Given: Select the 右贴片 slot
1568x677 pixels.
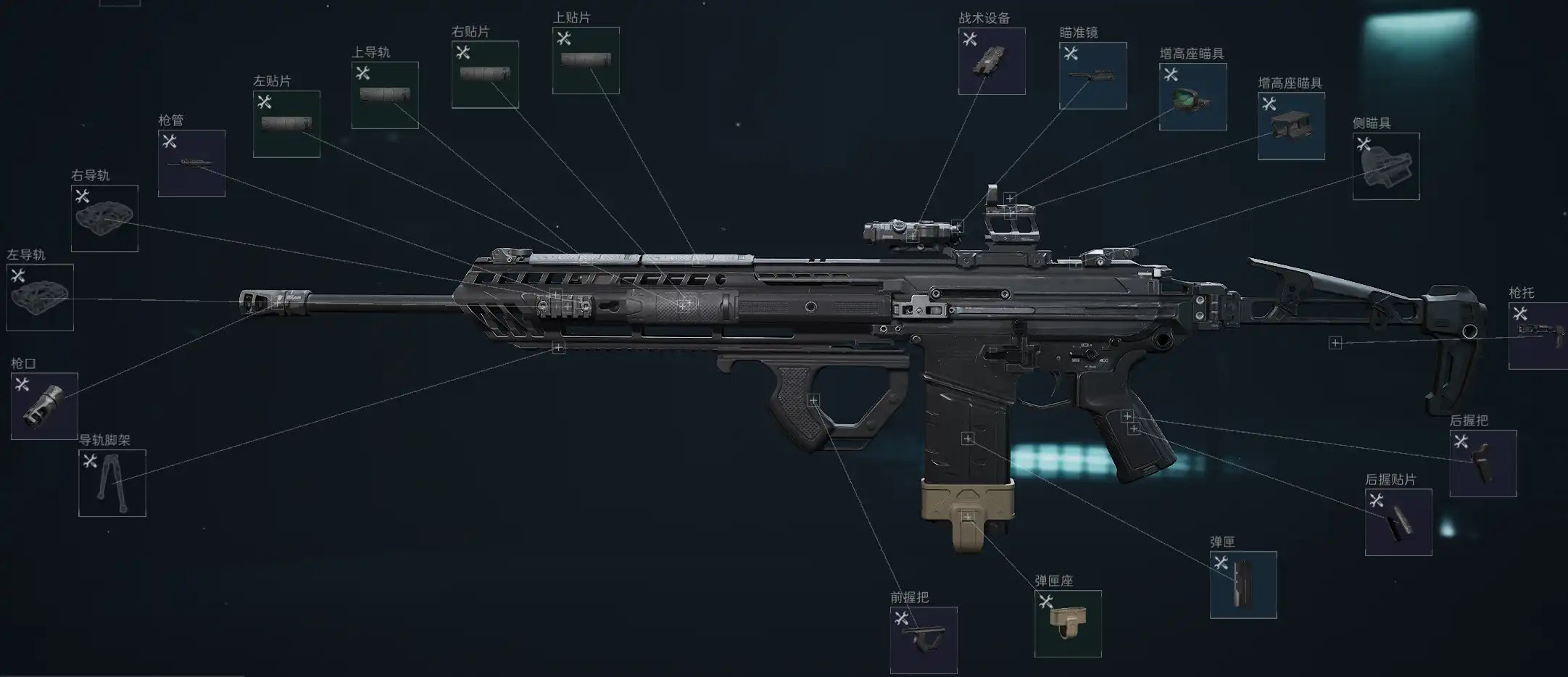Looking at the screenshot, I should 485,75.
